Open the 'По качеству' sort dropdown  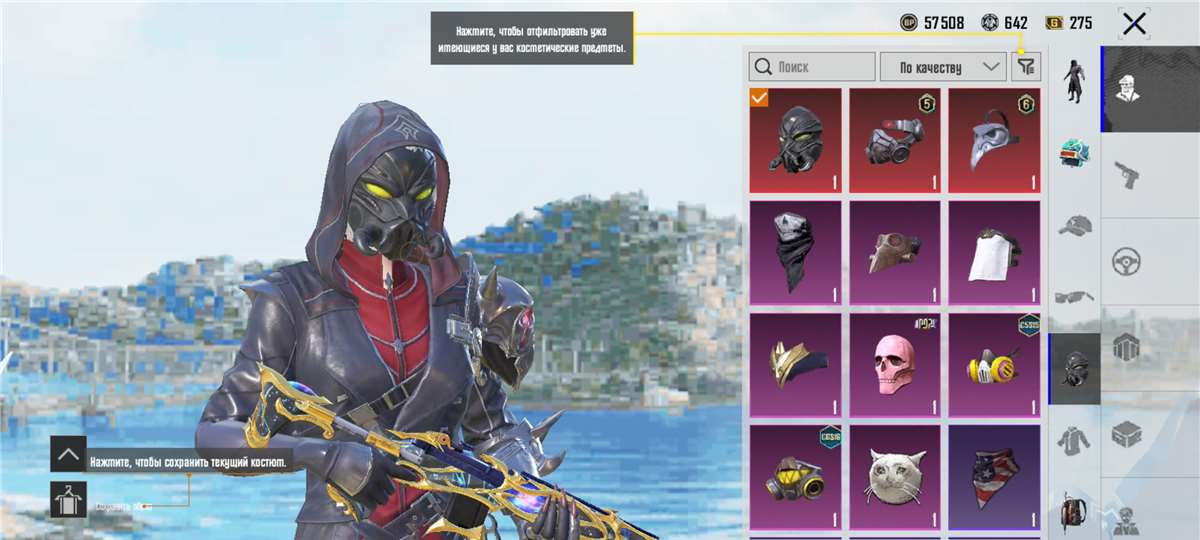942,67
